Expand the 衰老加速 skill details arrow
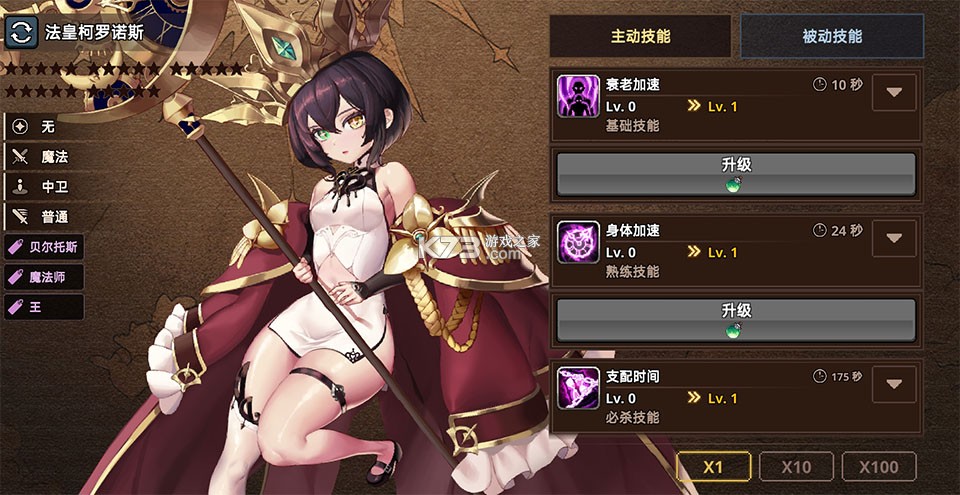 pyautogui.click(x=894, y=93)
